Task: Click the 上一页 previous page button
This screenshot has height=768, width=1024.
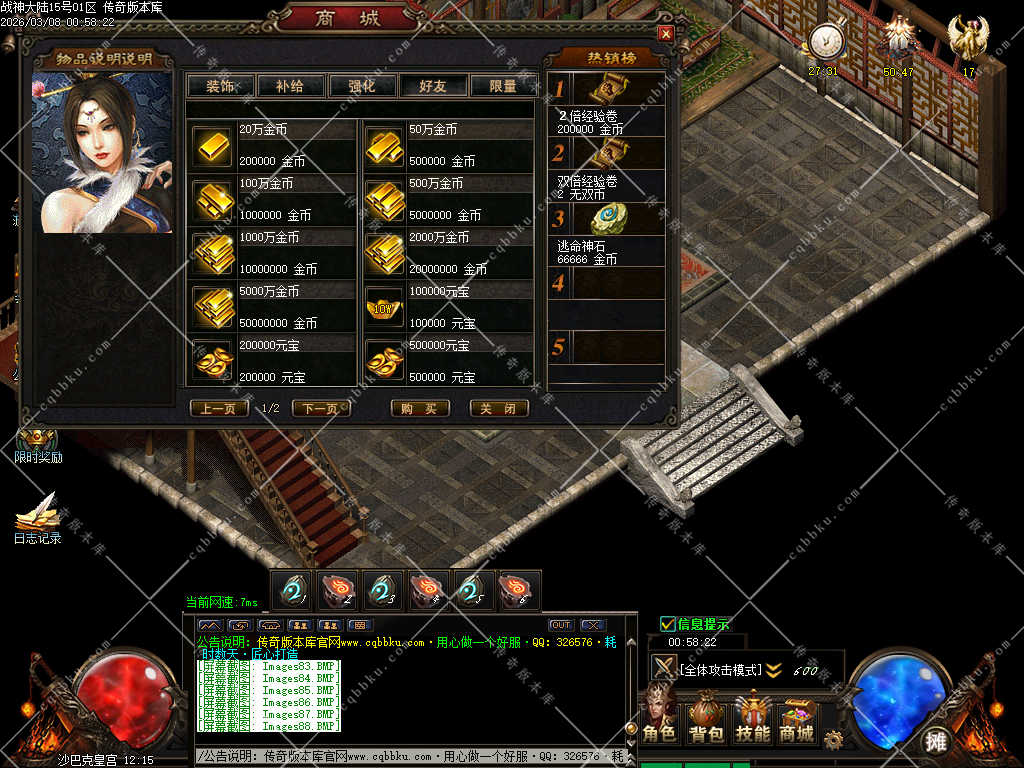Action: pyautogui.click(x=219, y=409)
